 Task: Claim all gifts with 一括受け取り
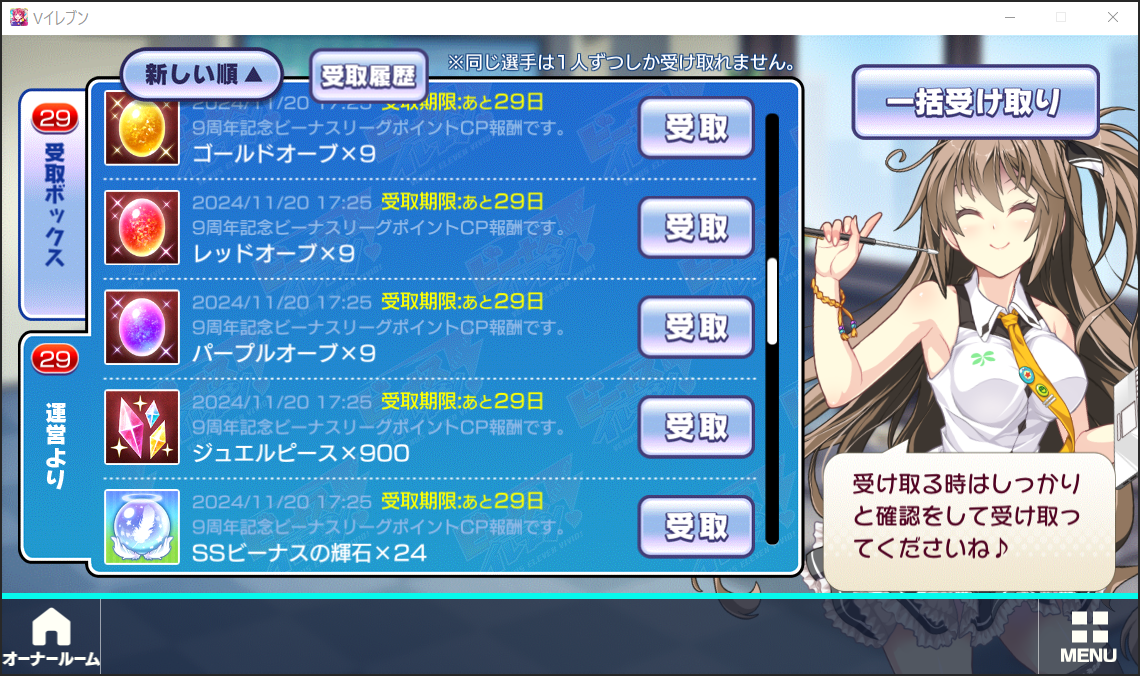pyautogui.click(x=975, y=102)
